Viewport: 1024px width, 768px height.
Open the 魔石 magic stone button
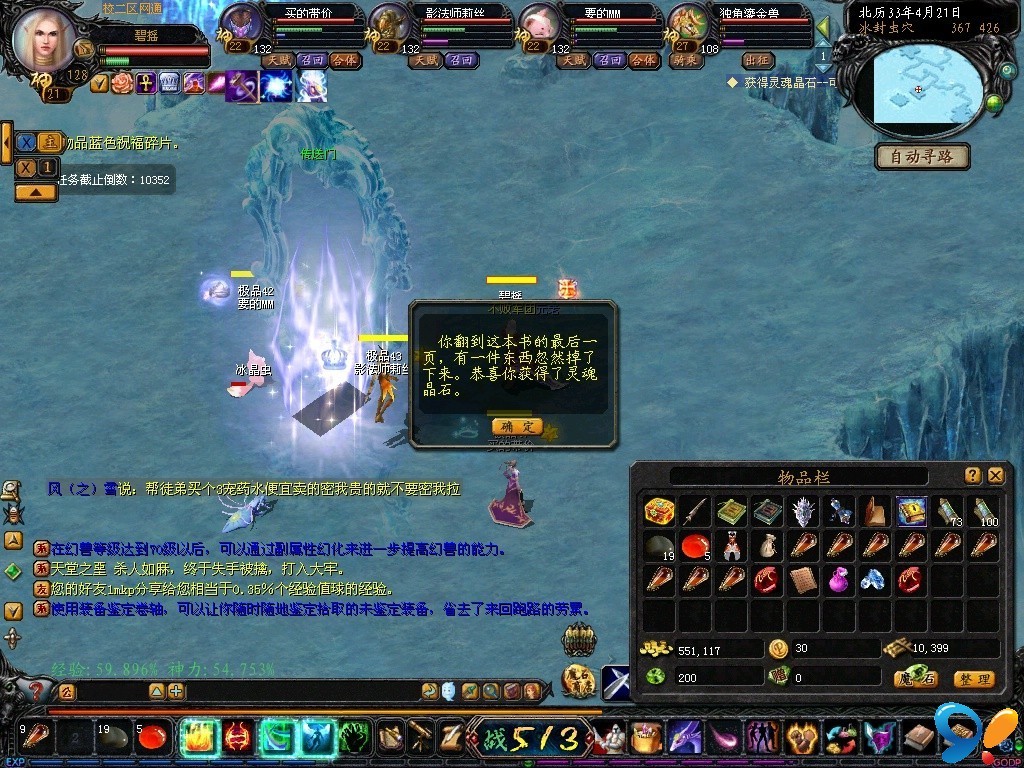[x=916, y=679]
